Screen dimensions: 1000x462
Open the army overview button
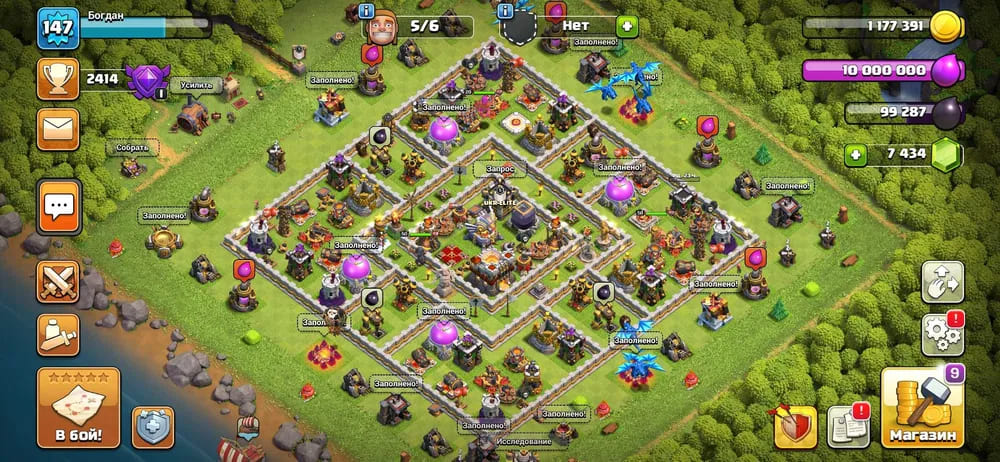[58, 334]
